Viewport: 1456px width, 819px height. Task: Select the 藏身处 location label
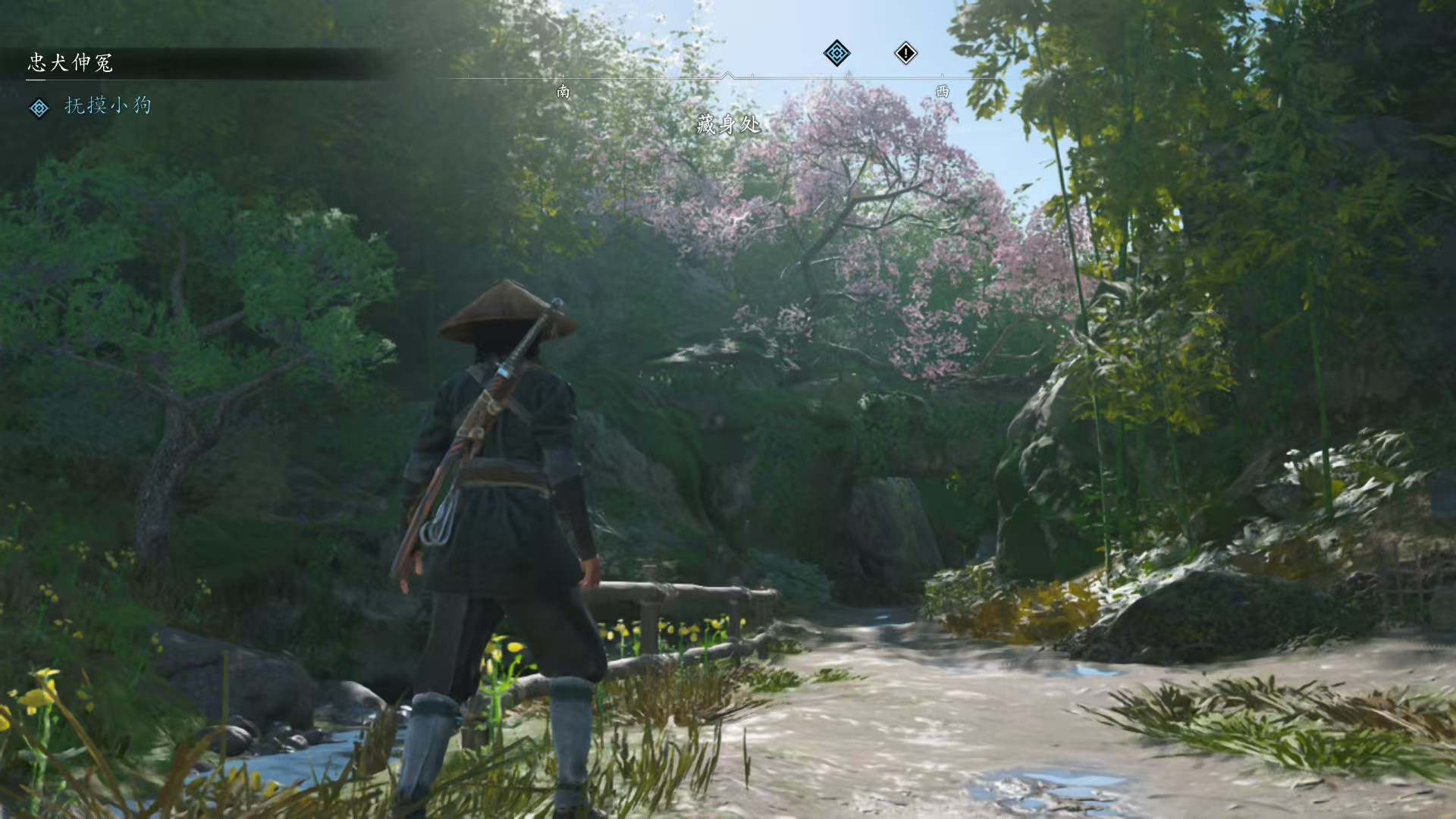coord(728,125)
